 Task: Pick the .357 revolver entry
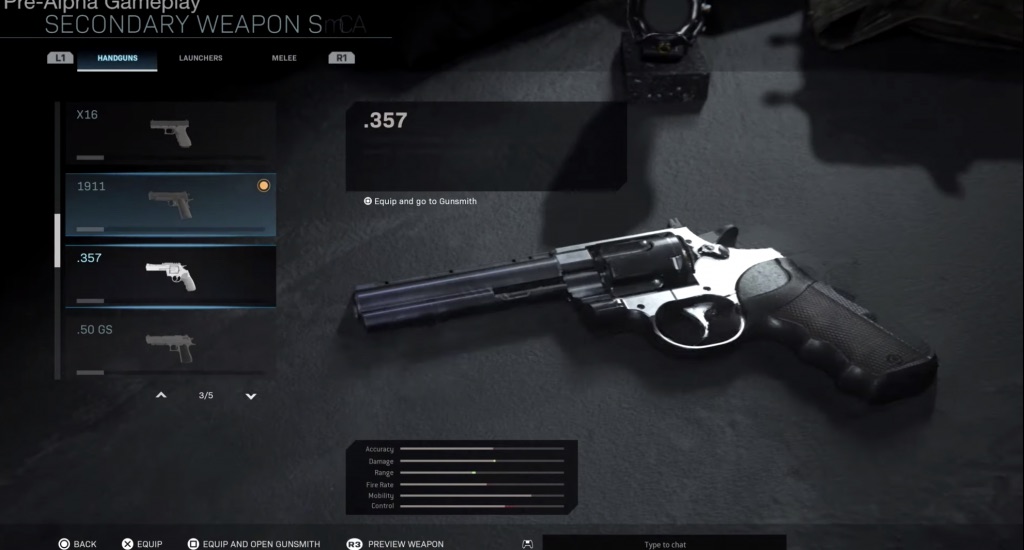(x=170, y=276)
